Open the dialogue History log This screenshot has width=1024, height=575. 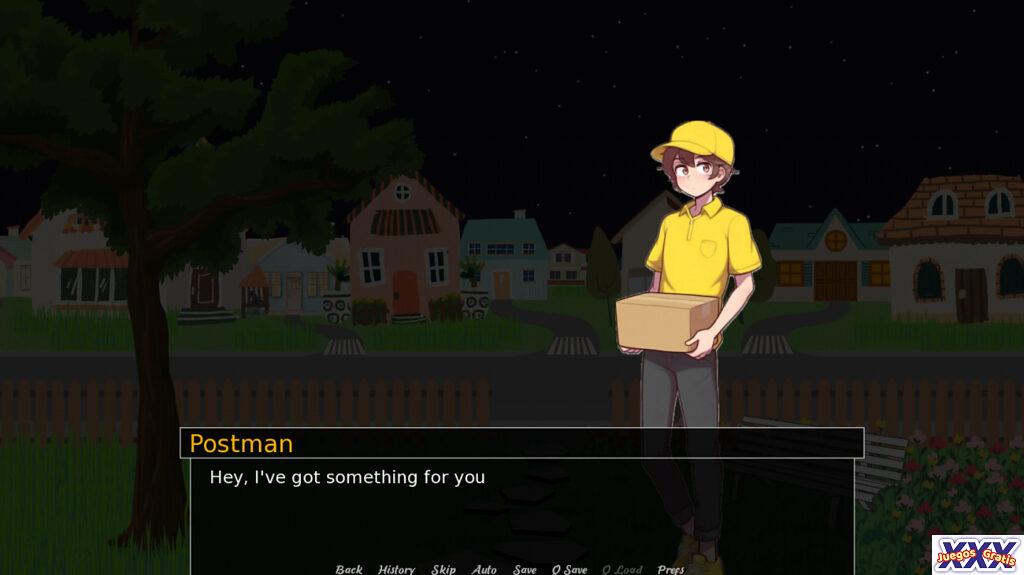396,569
